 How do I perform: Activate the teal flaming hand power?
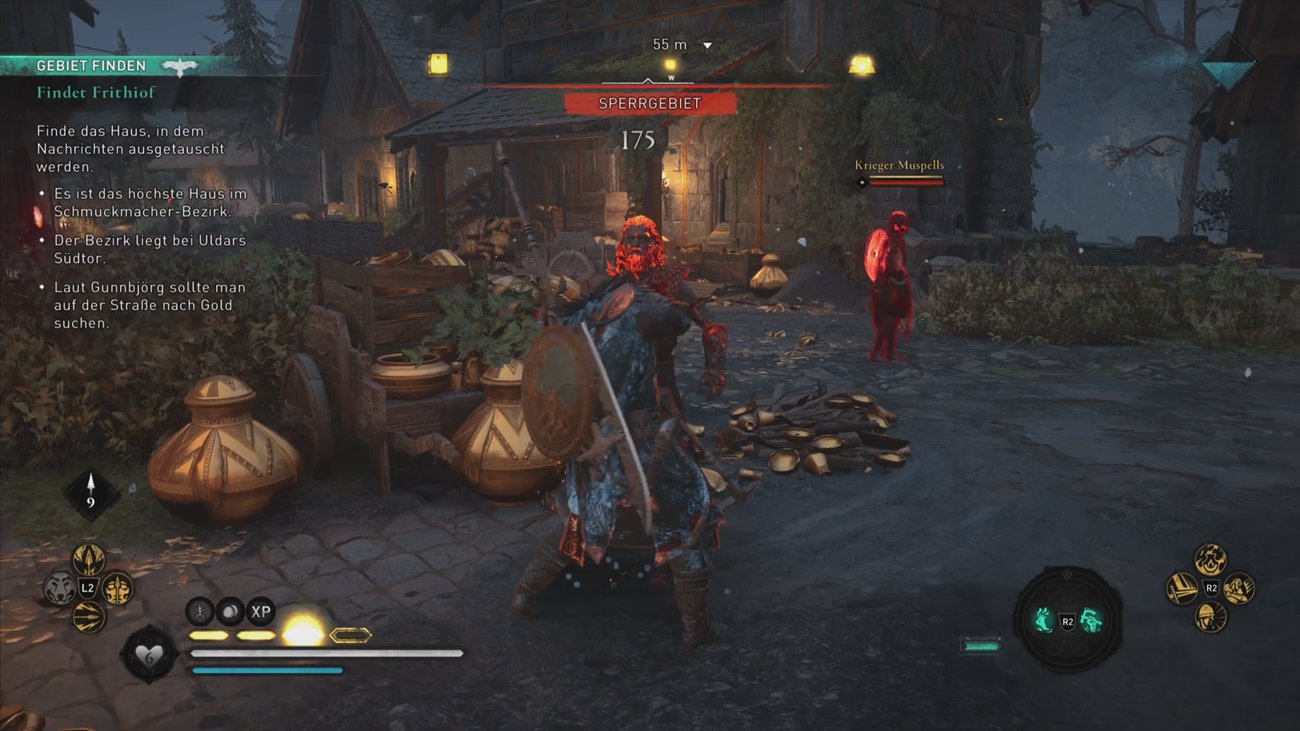1043,621
